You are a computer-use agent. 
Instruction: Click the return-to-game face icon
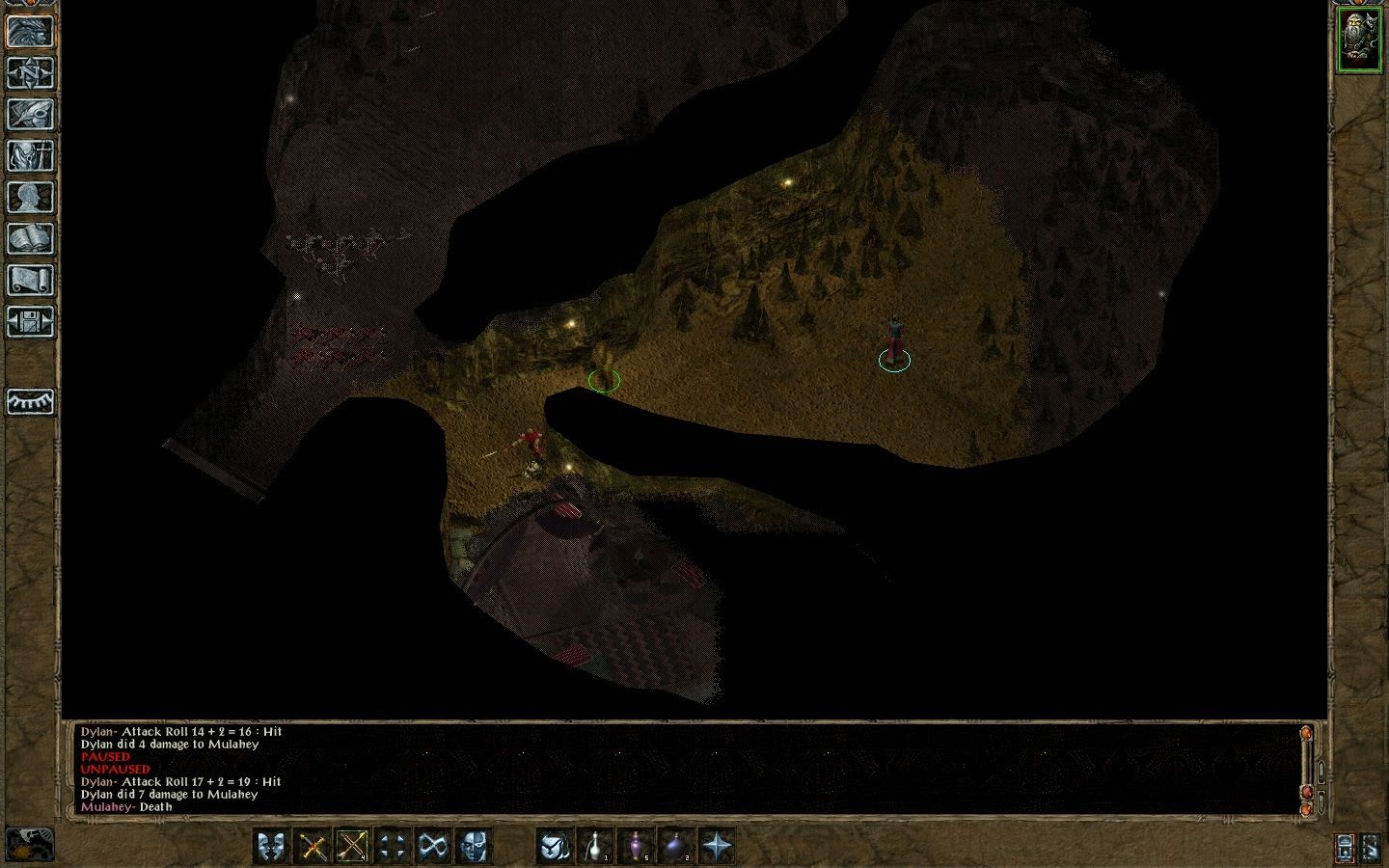[30, 31]
